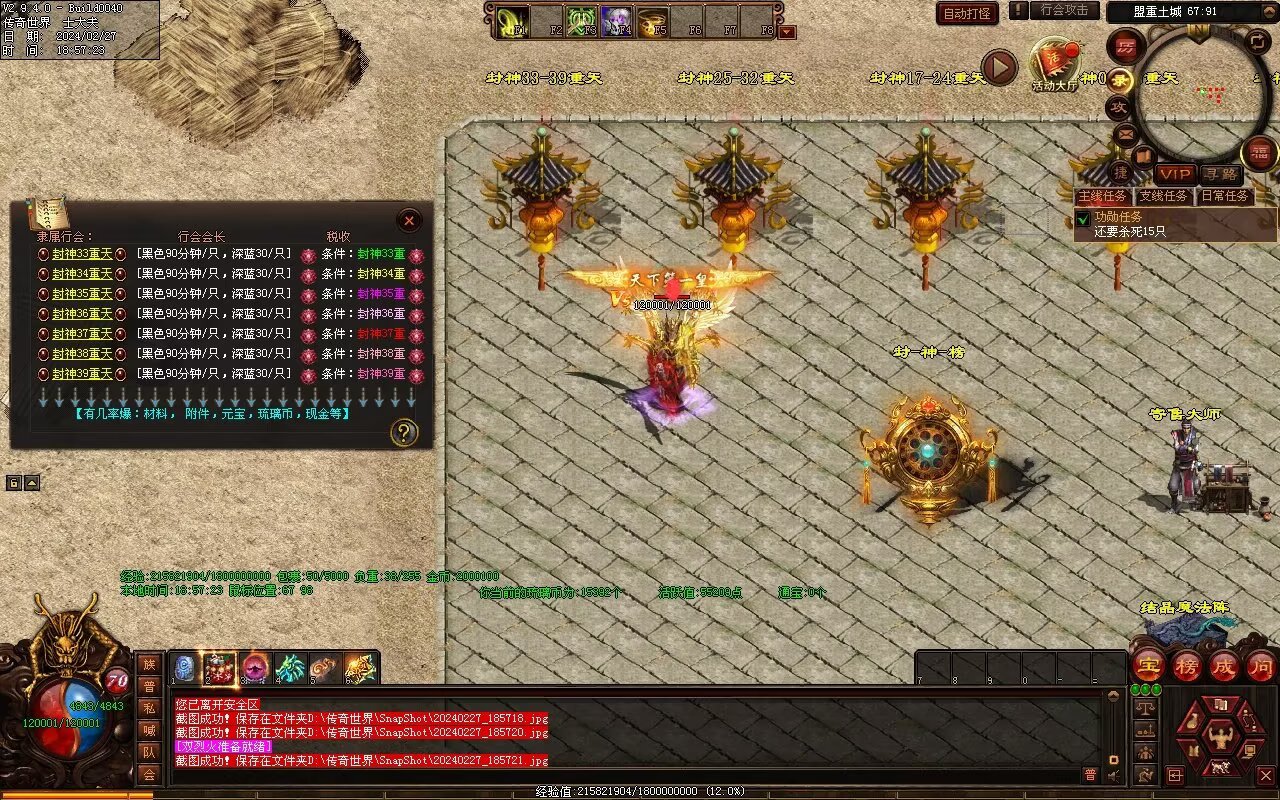Viewport: 1280px width, 800px height.
Task: Switch to the 主线任务 tab
Action: tap(1103, 196)
